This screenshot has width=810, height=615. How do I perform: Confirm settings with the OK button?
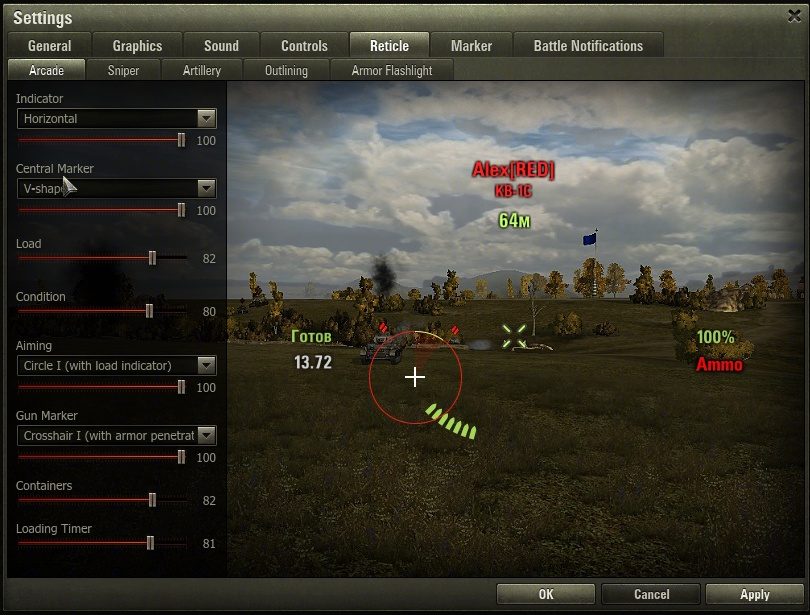coord(545,594)
